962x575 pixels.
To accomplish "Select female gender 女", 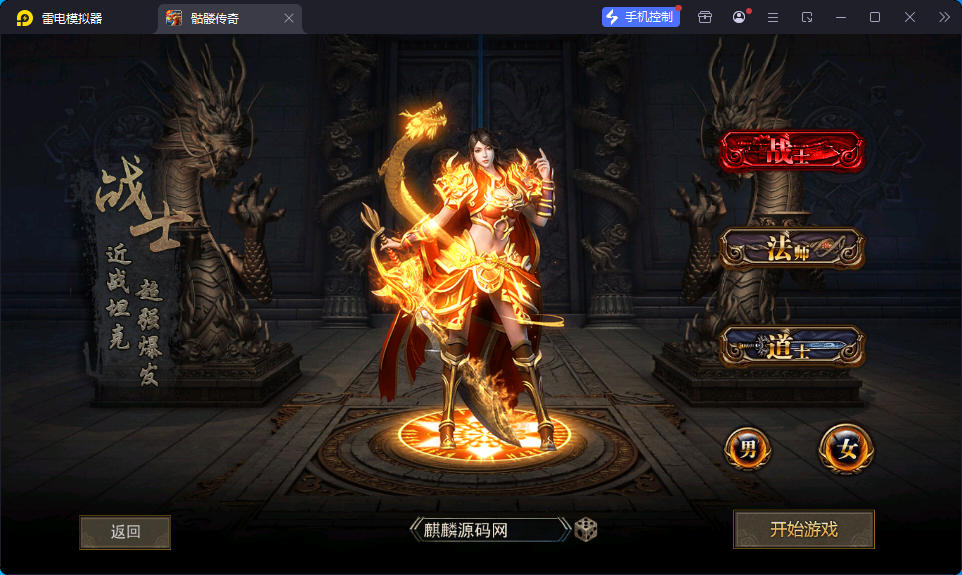I will click(846, 449).
